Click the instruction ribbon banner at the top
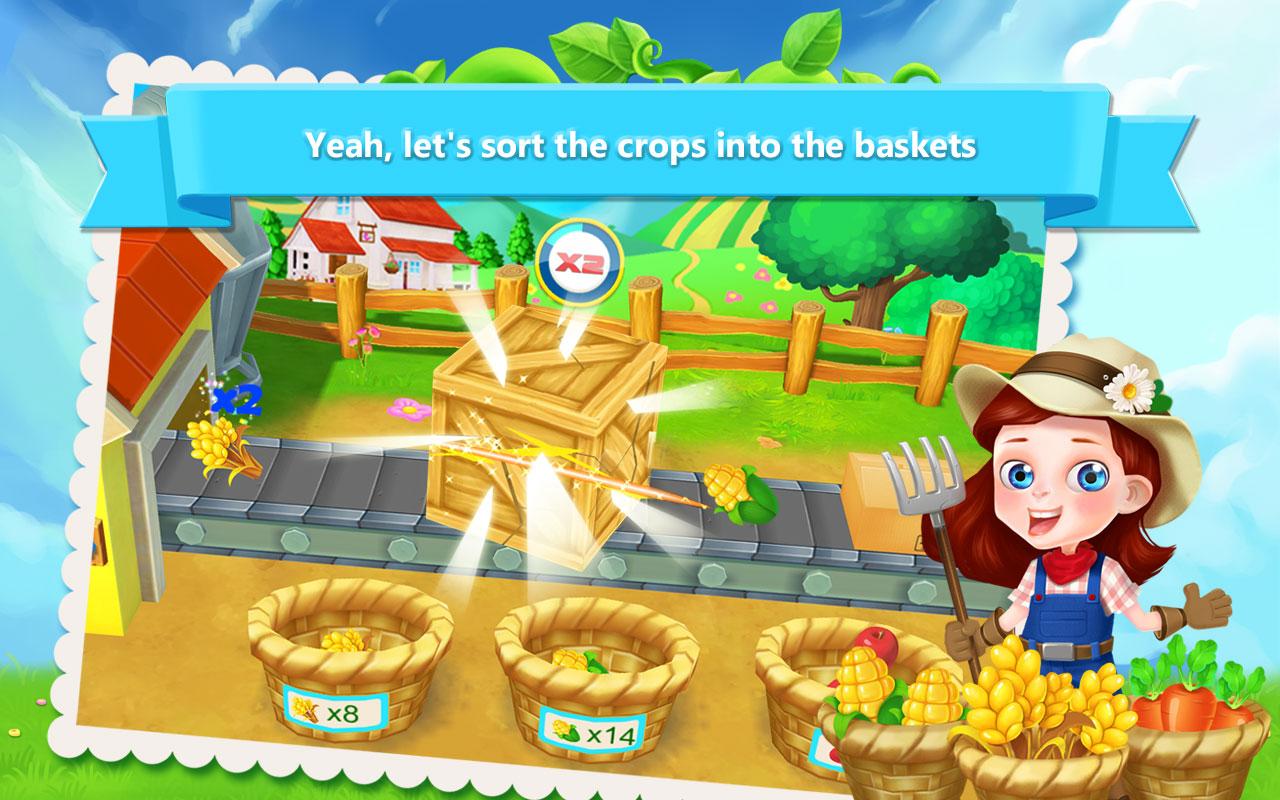 coord(640,145)
